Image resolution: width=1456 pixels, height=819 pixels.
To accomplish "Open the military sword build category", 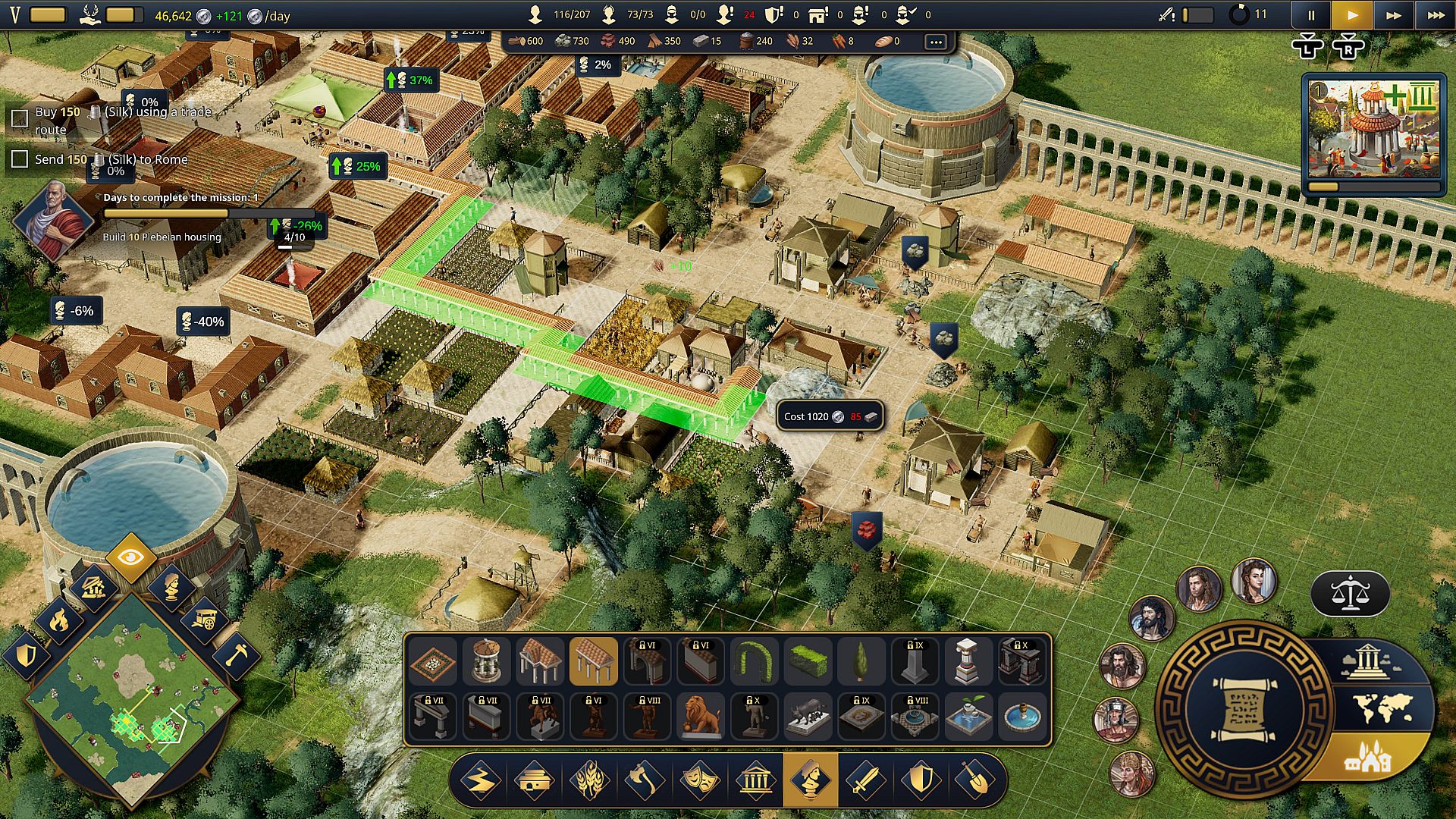I will point(865,780).
